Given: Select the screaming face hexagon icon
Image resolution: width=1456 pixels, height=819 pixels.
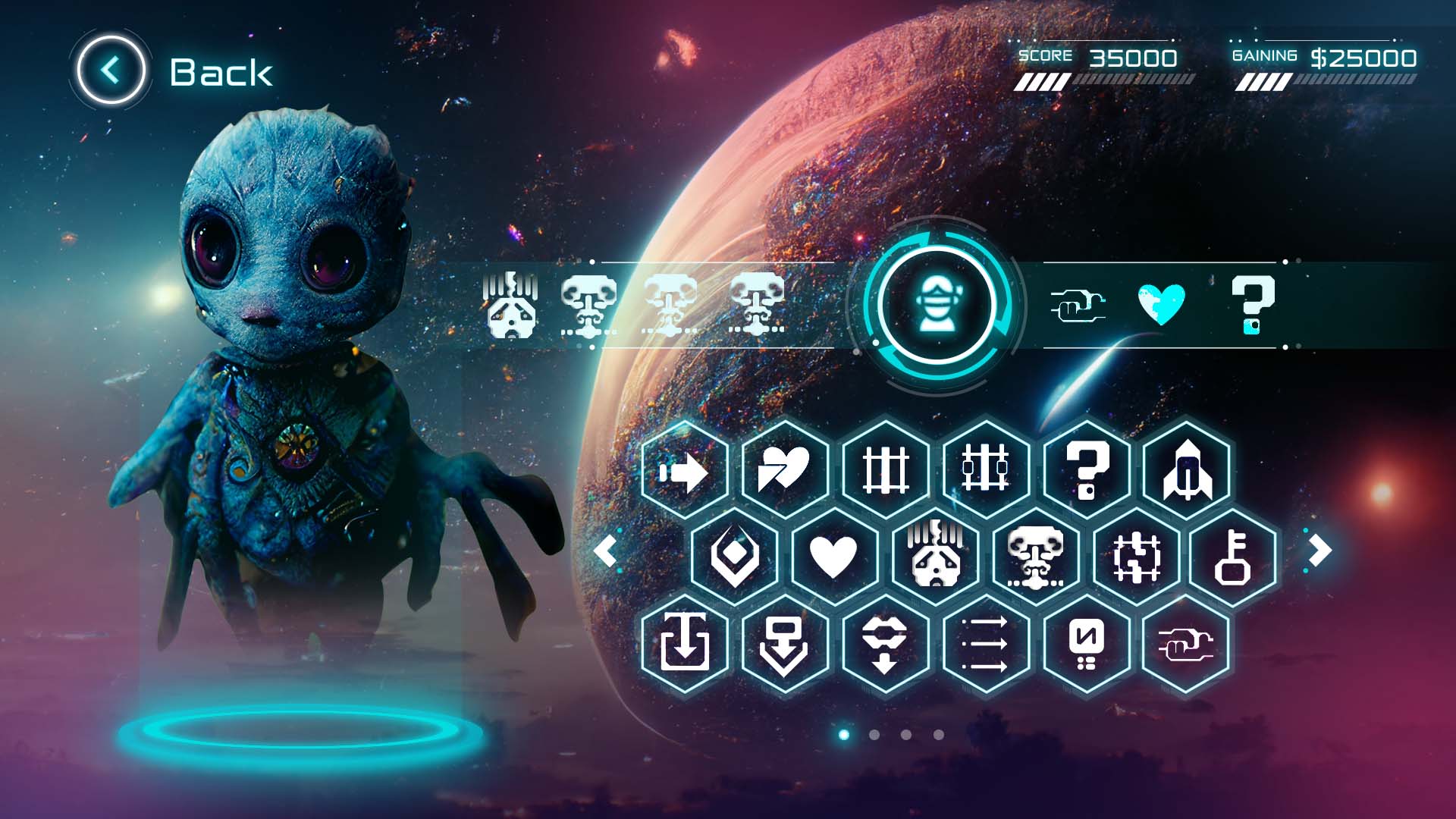Looking at the screenshot, I should 936,557.
